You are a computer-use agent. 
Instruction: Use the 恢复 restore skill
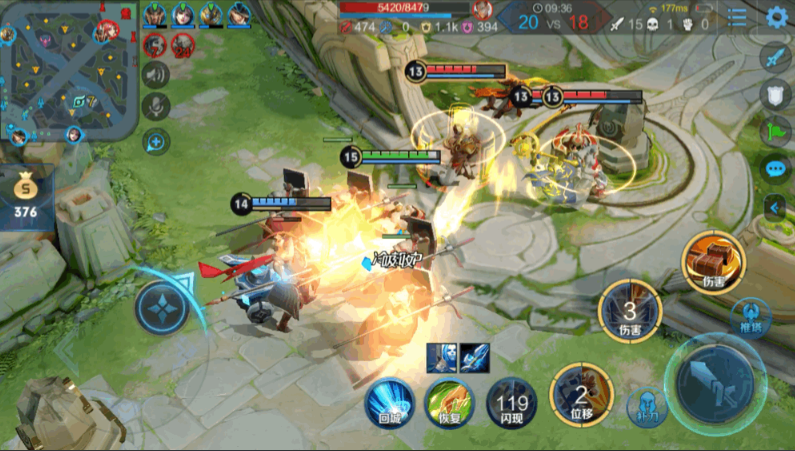pos(450,402)
